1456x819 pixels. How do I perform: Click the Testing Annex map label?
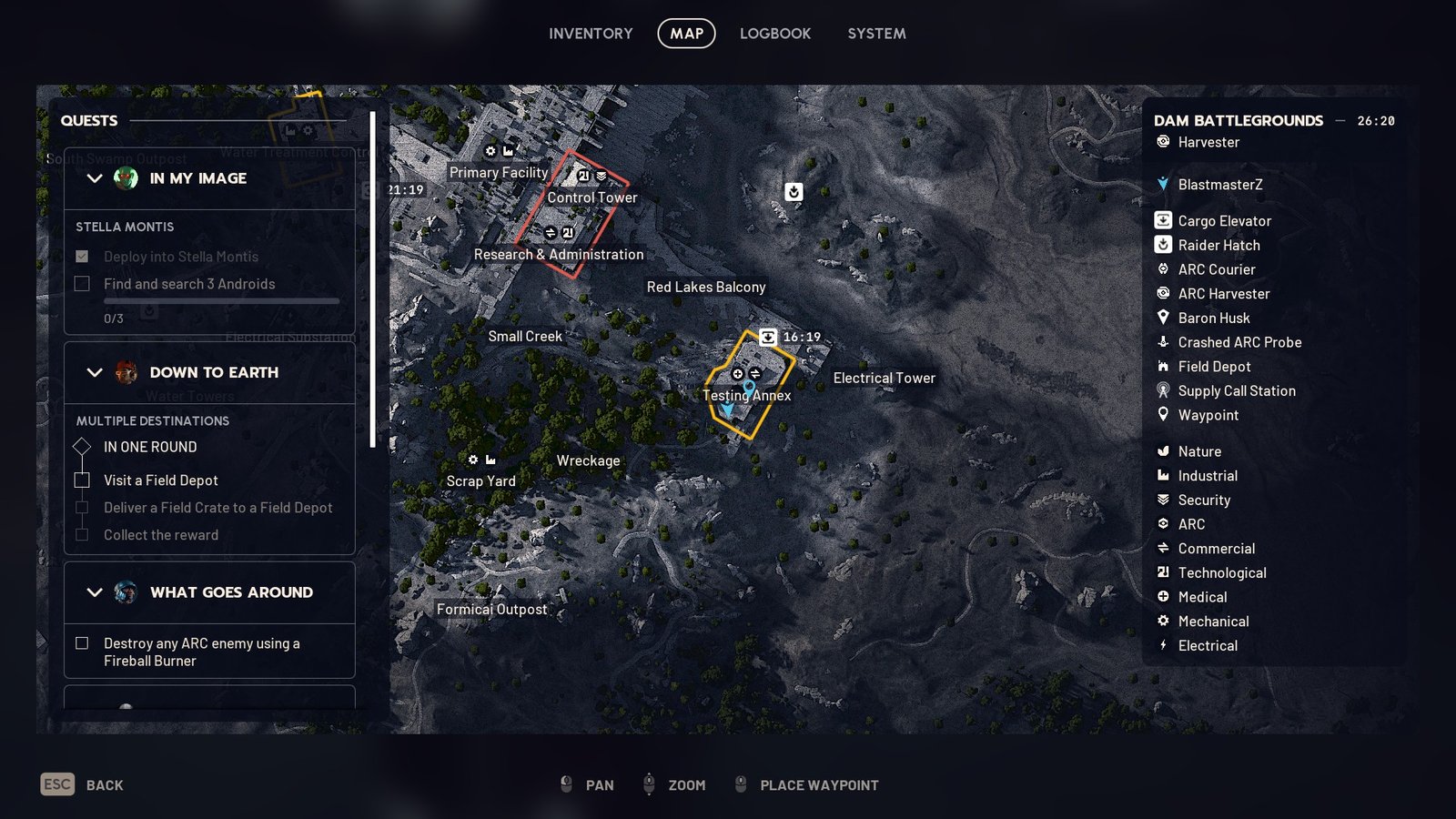(x=746, y=396)
